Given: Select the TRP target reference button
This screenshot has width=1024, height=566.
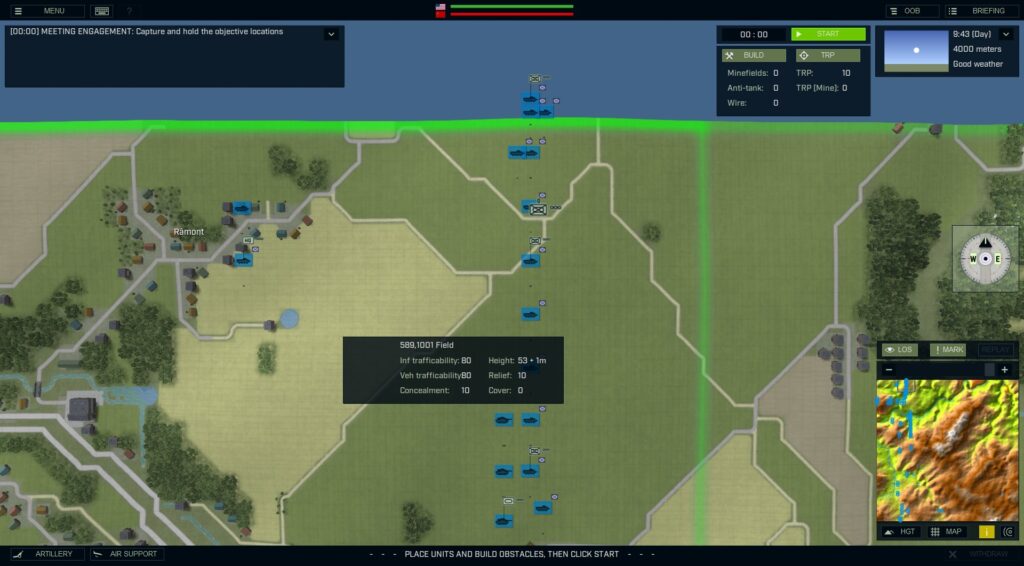Looking at the screenshot, I should [827, 55].
